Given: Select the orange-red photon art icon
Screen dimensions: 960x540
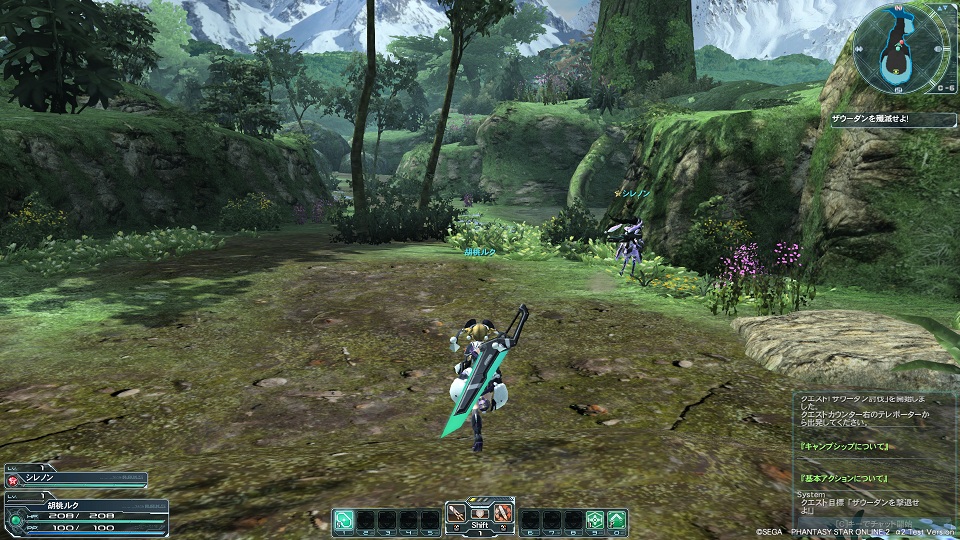Looking at the screenshot, I should (x=503, y=515).
